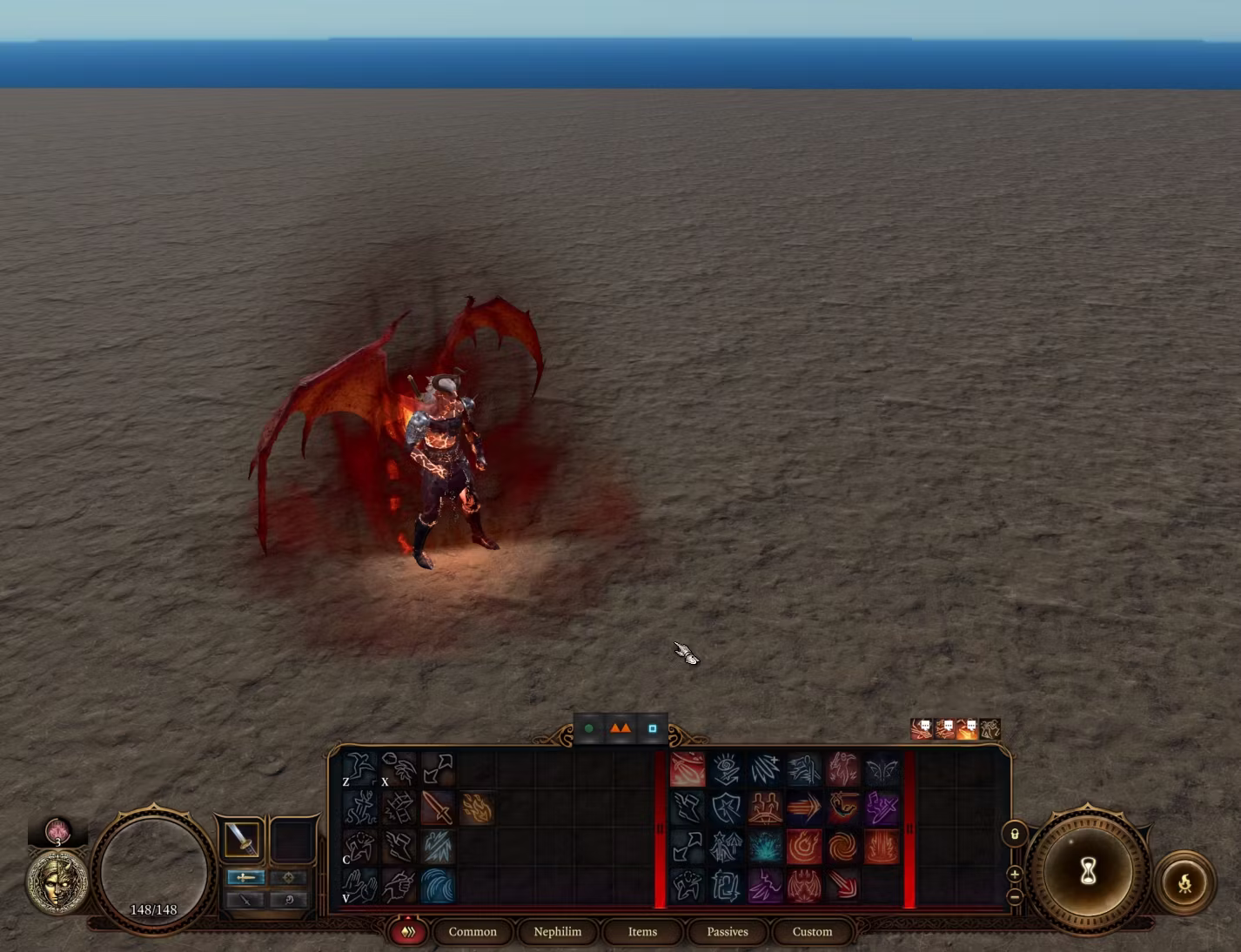Click the two-faced character portrait medallion
Screen dimensions: 1241x952
pos(57,882)
